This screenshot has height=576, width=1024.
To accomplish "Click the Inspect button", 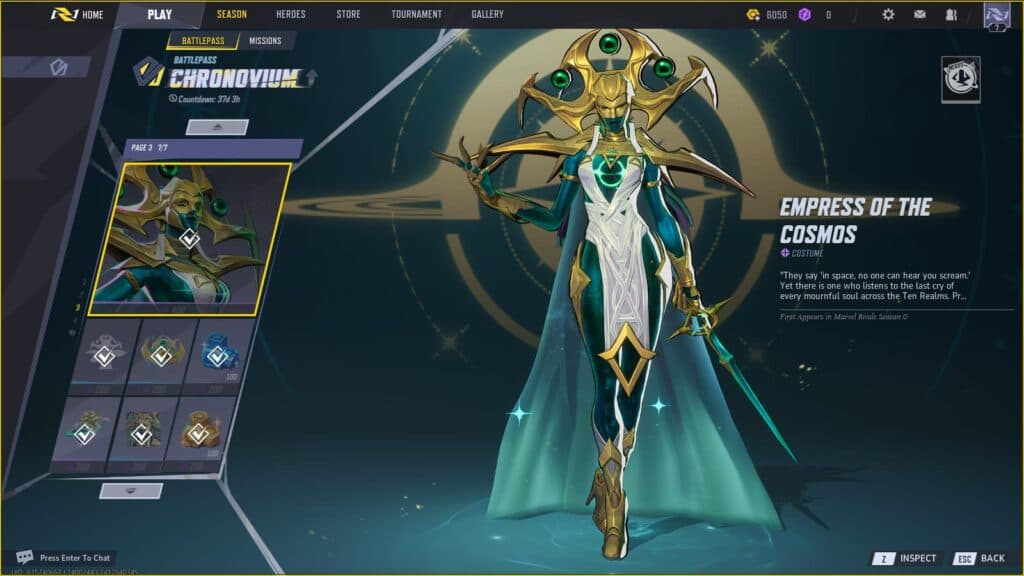I will (x=906, y=558).
